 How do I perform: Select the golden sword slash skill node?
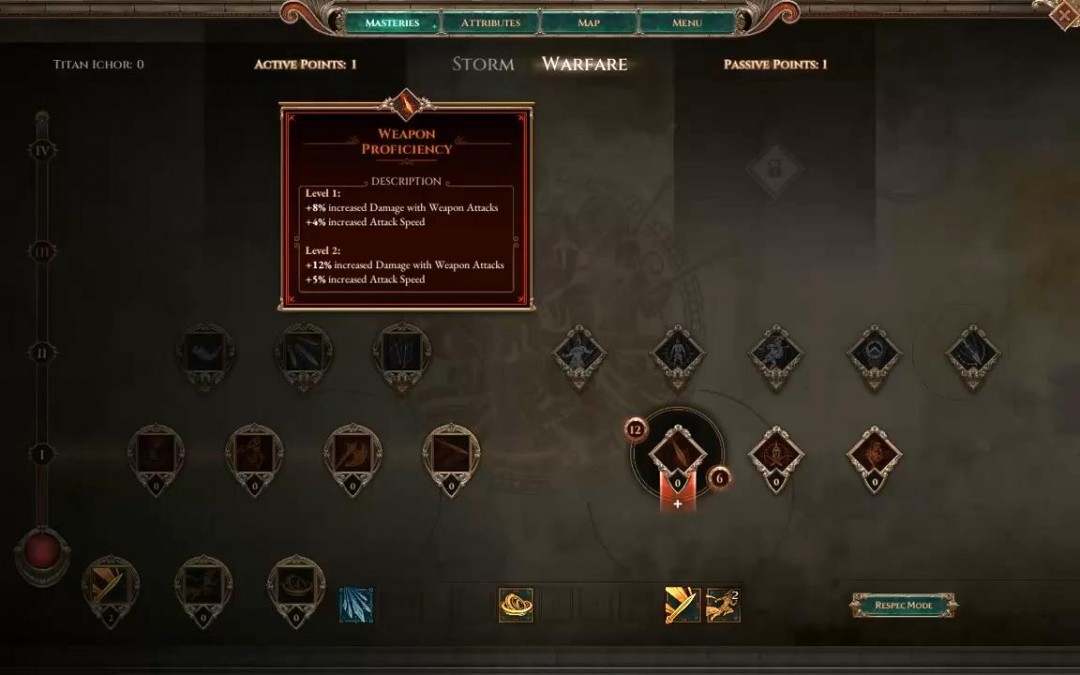click(x=111, y=585)
